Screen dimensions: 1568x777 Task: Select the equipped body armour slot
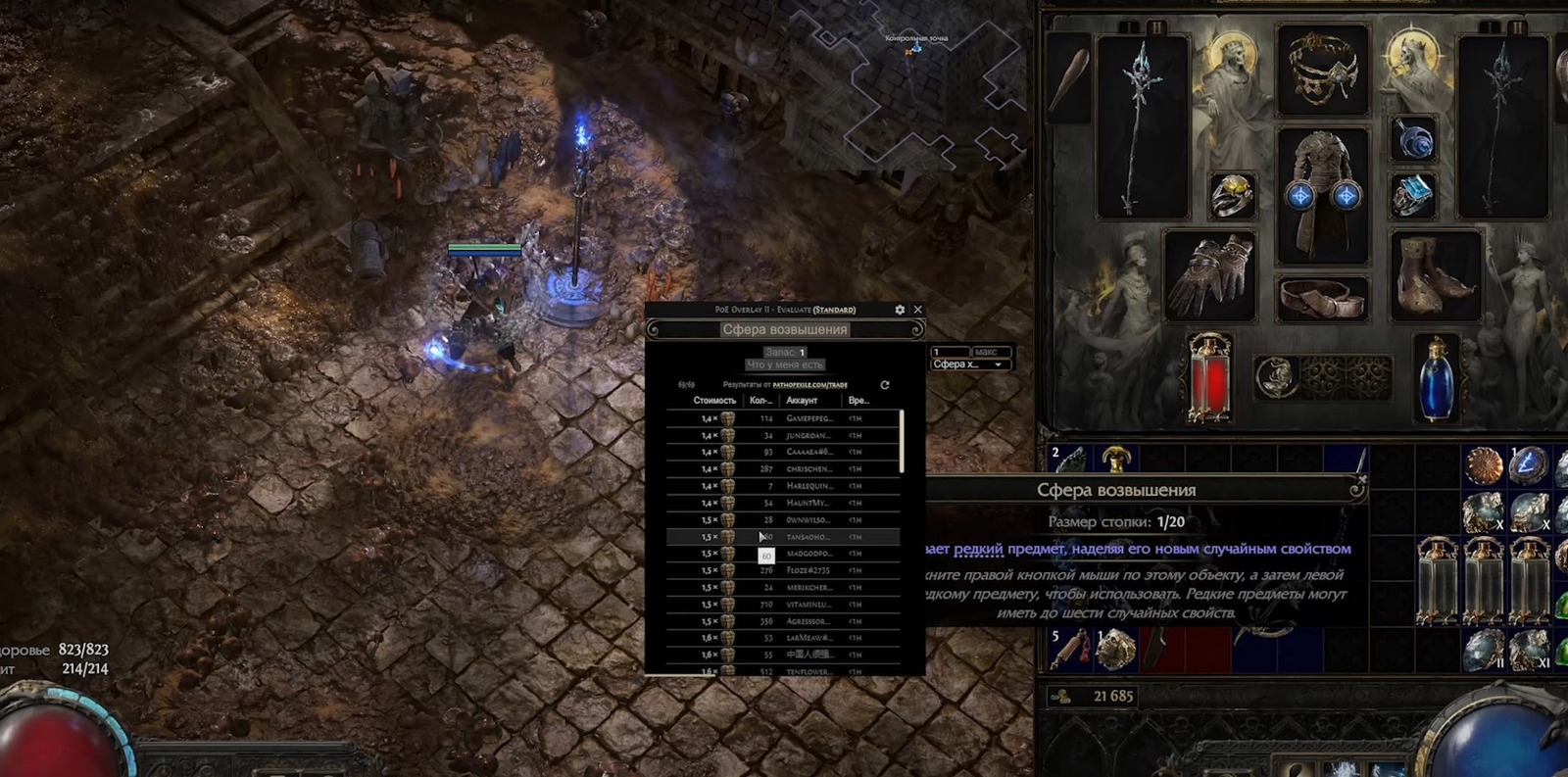point(1323,197)
